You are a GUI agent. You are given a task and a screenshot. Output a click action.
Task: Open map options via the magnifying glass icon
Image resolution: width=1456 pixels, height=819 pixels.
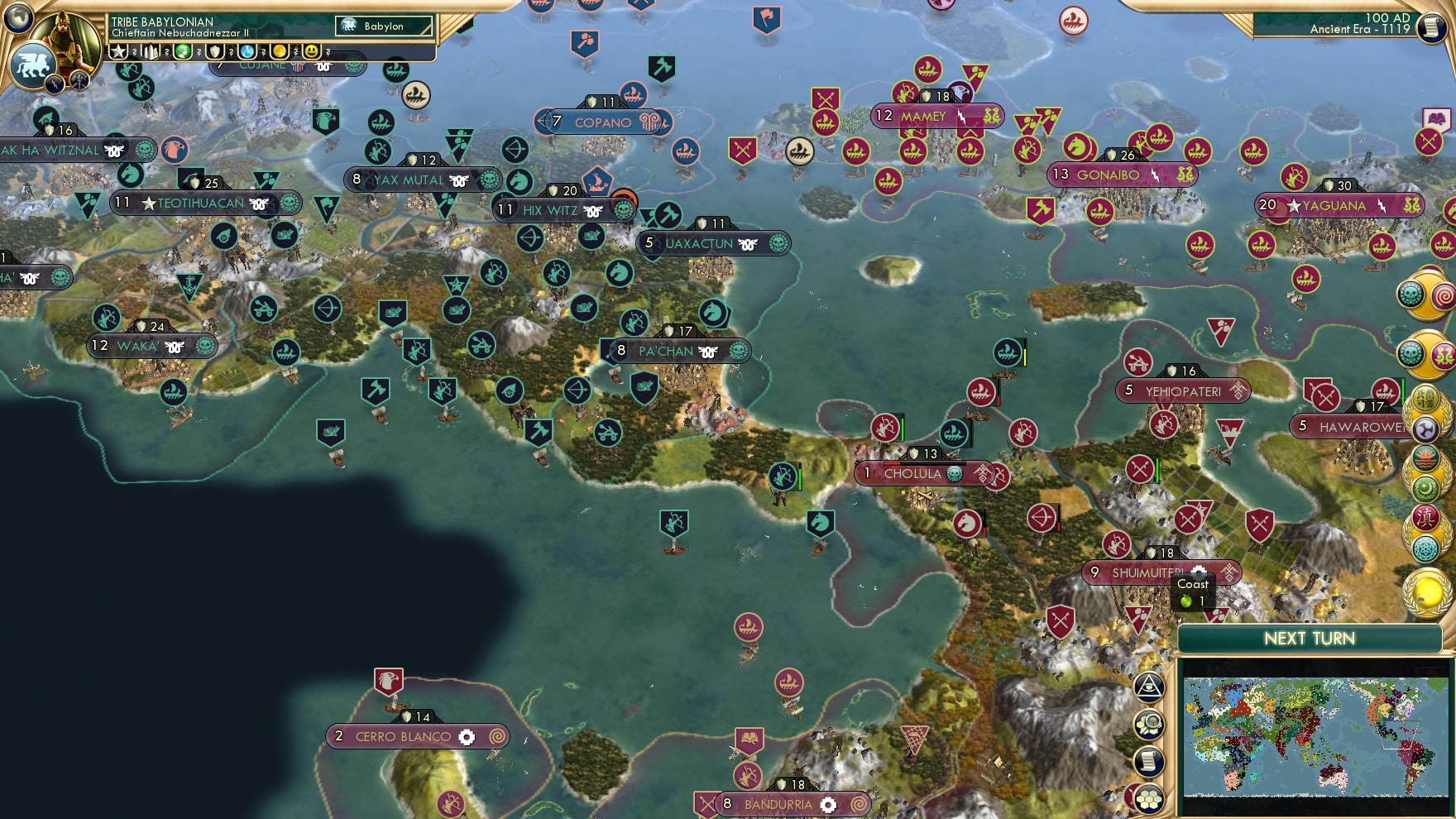[x=1149, y=723]
